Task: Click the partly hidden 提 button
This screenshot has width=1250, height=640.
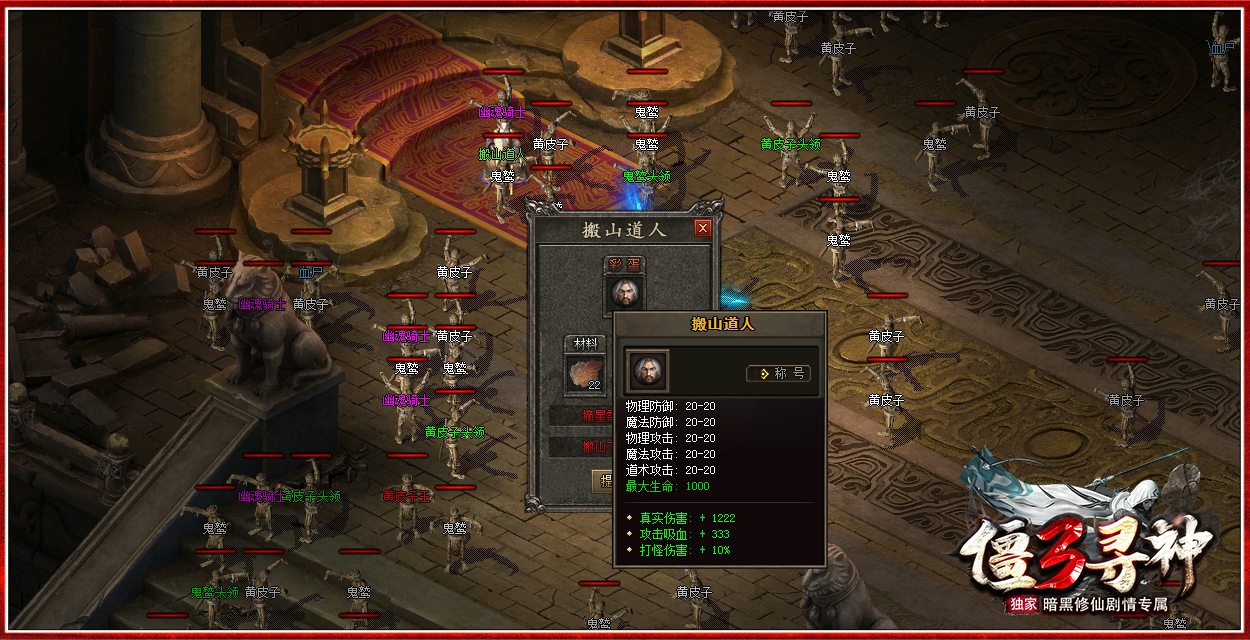Action: click(x=603, y=481)
